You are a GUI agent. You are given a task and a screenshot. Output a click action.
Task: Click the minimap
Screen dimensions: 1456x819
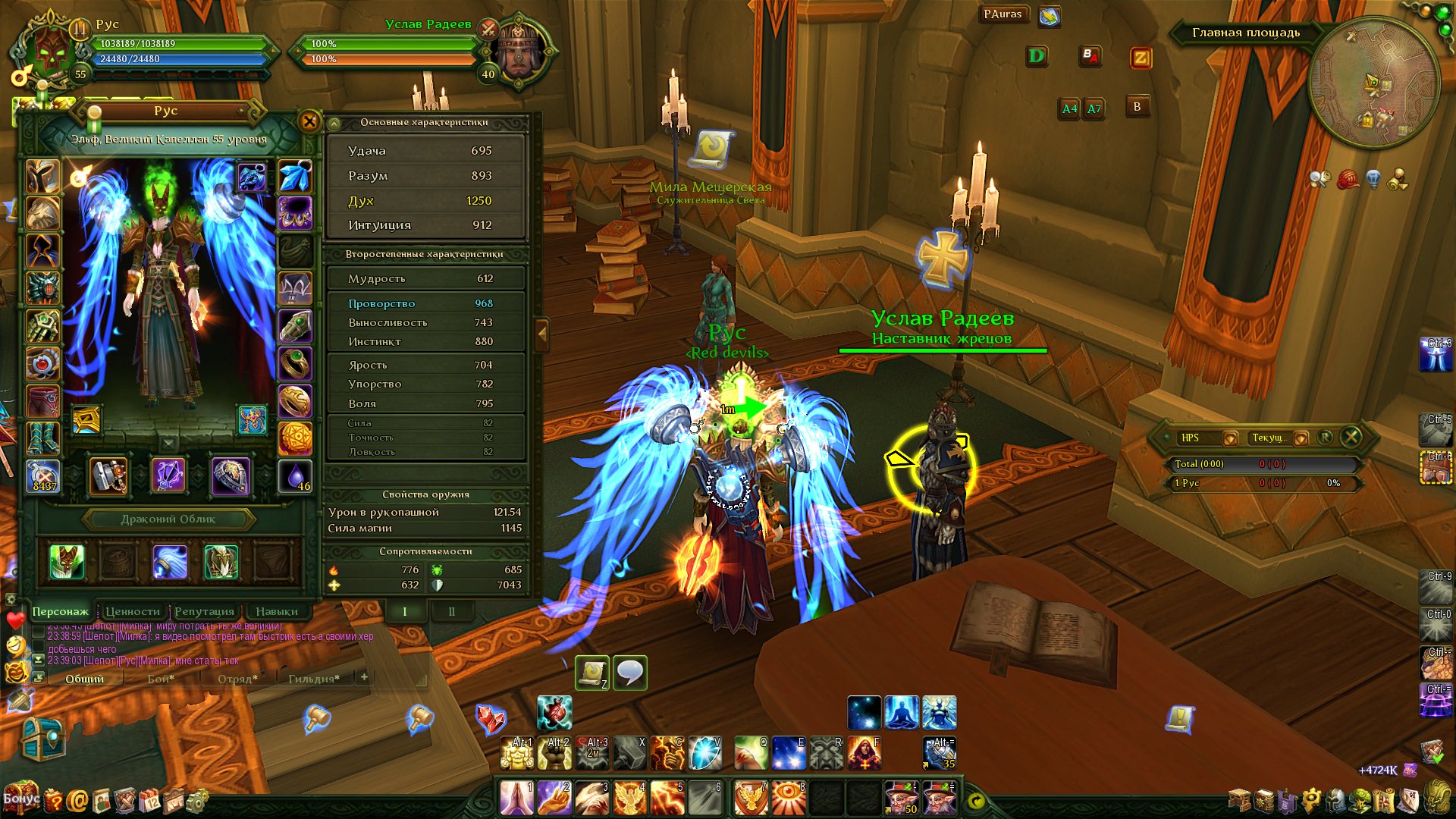(x=1373, y=84)
